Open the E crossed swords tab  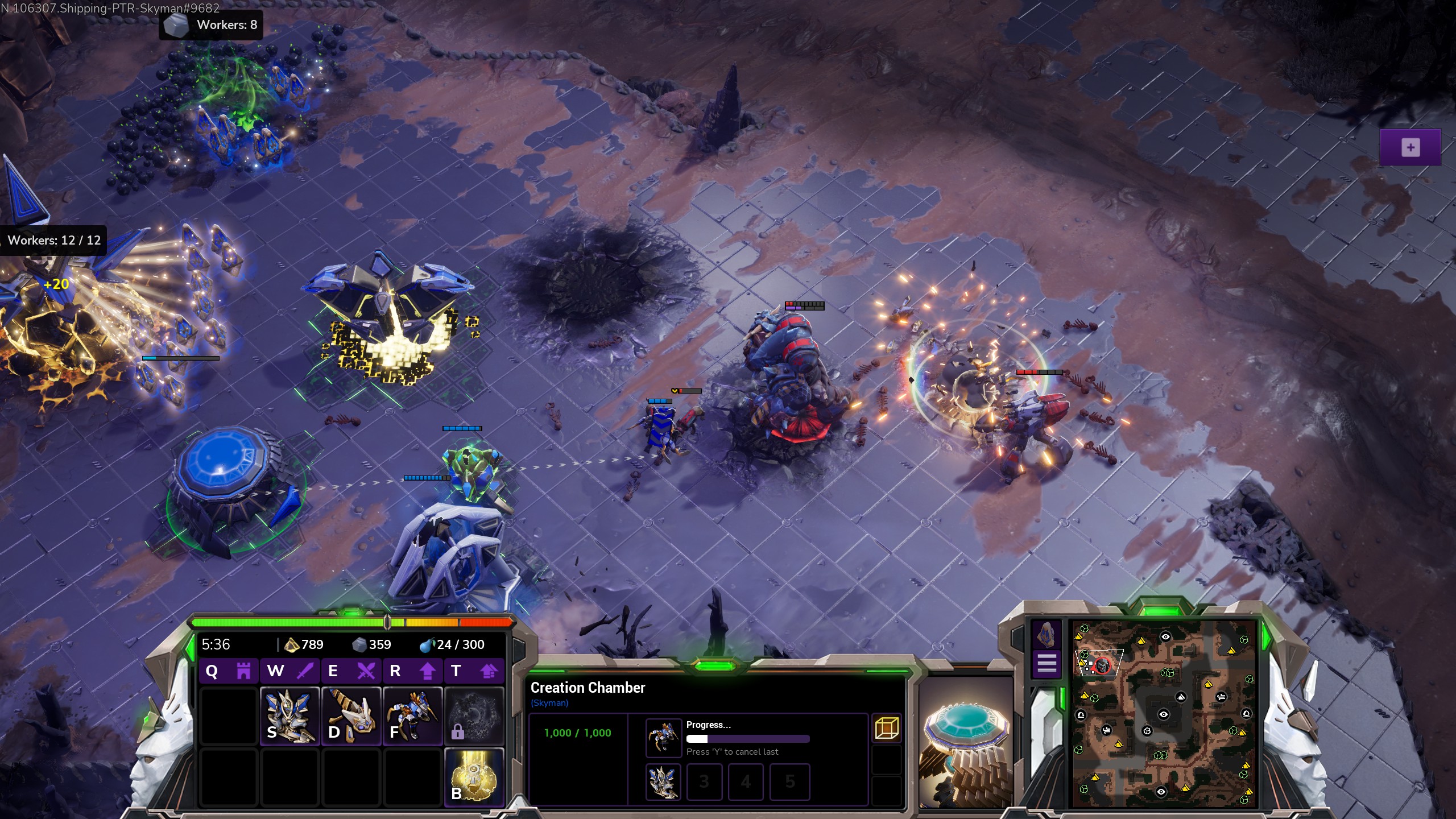click(x=351, y=671)
